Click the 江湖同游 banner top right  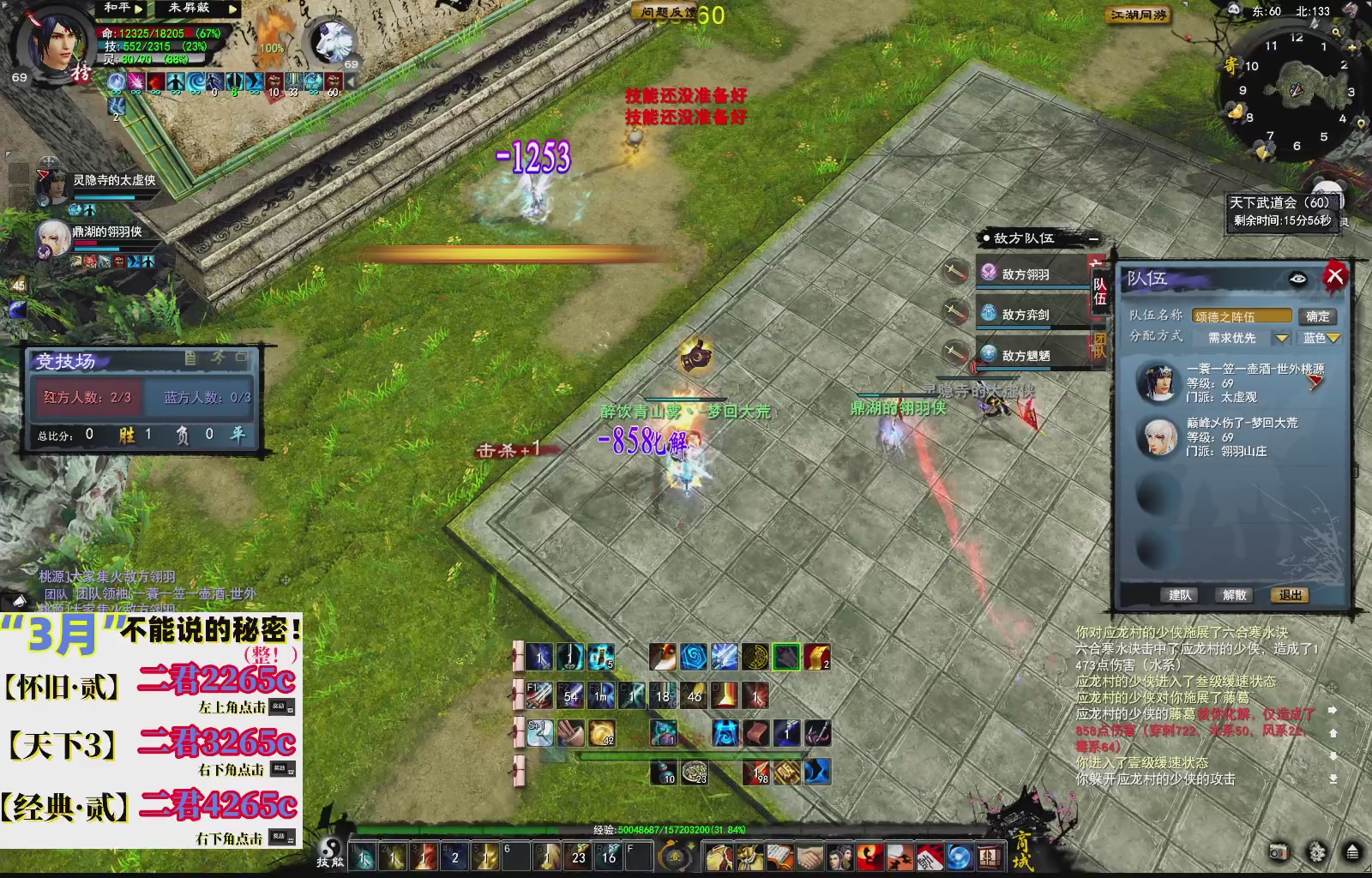tap(1136, 15)
